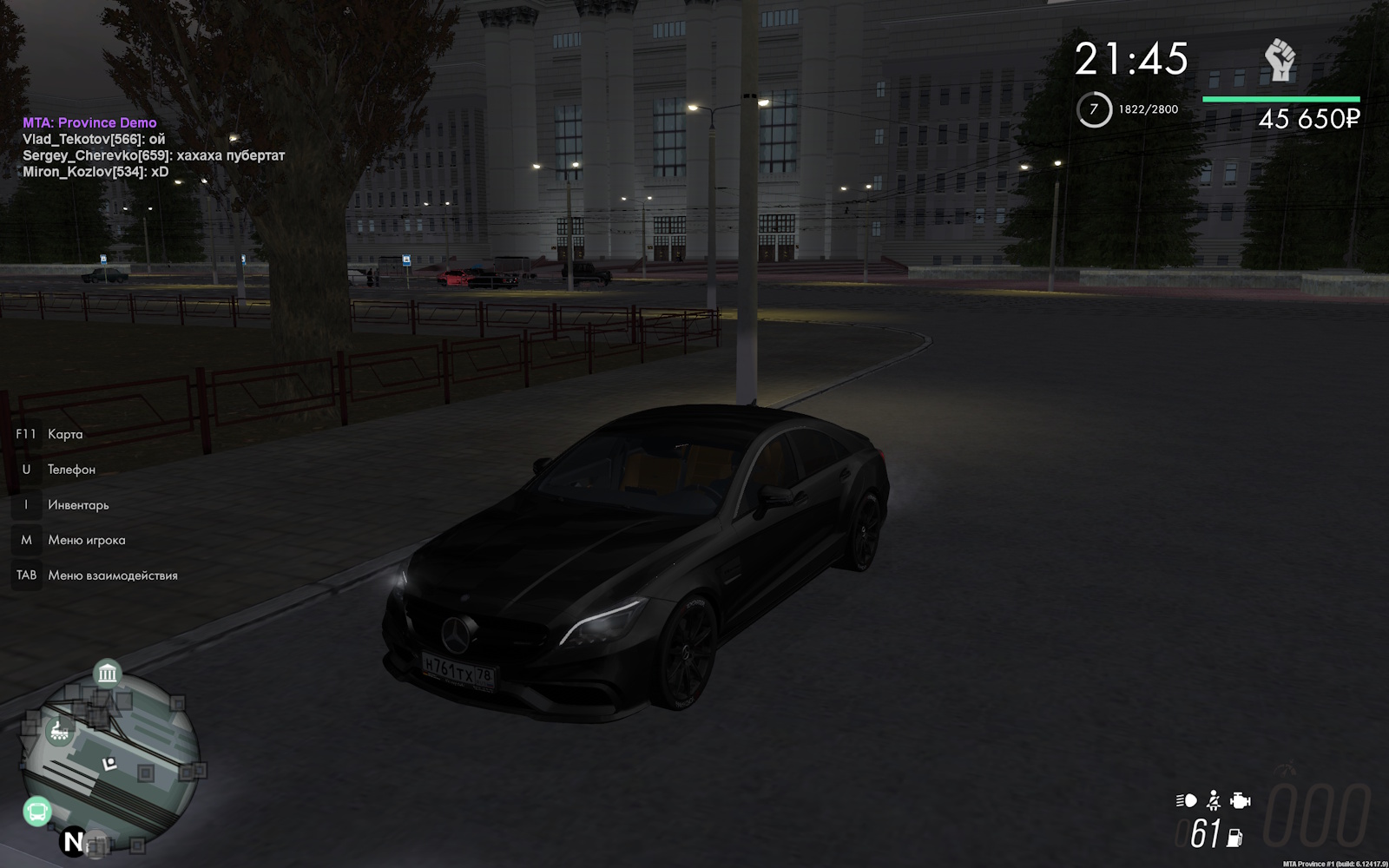Viewport: 1389px width, 868px height.
Task: Click the columned building marker on the minimap
Action: pyautogui.click(x=107, y=673)
